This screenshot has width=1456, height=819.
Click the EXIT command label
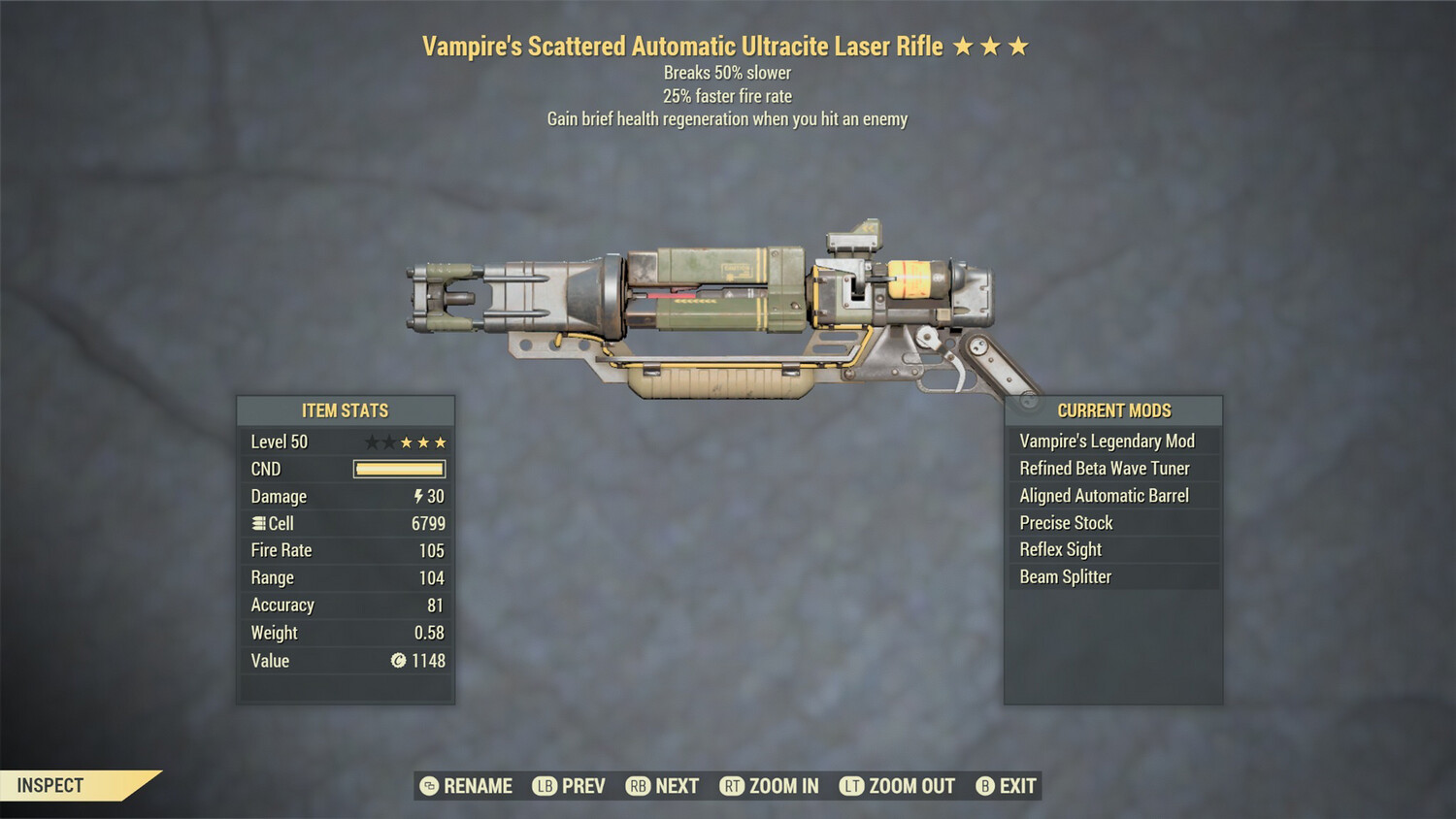(1017, 786)
